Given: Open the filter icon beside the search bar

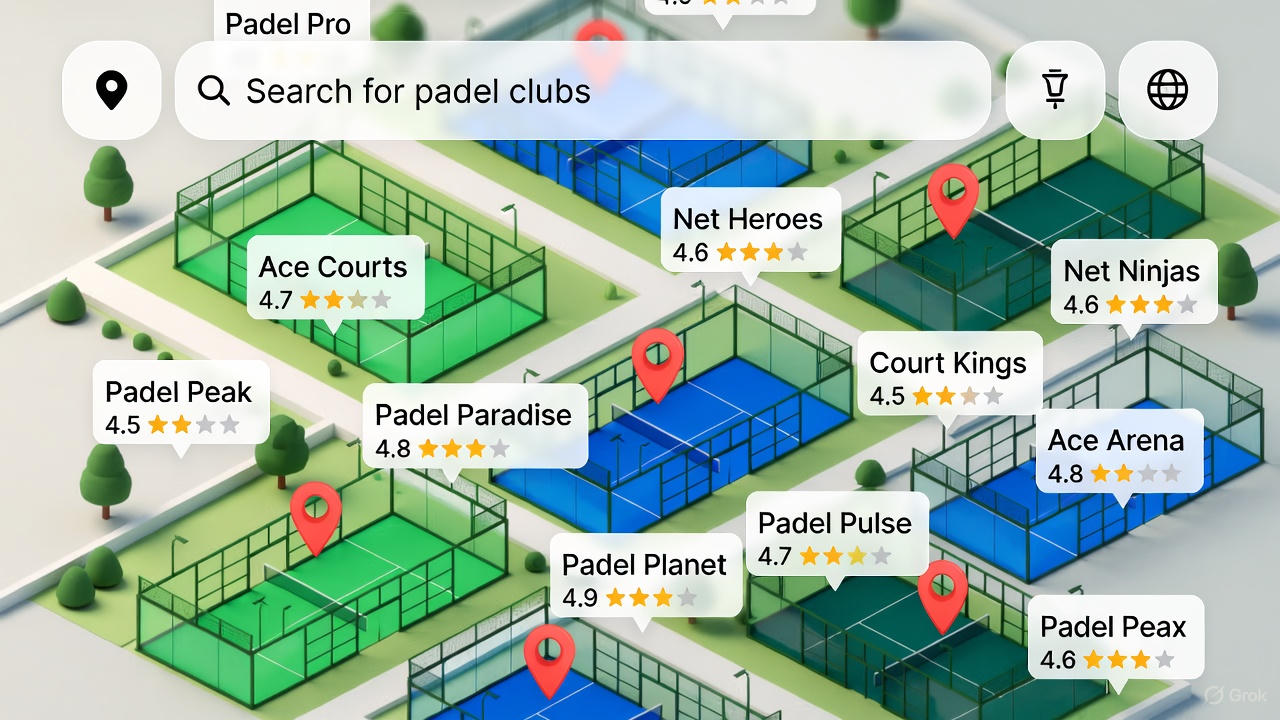Looking at the screenshot, I should pos(1053,90).
